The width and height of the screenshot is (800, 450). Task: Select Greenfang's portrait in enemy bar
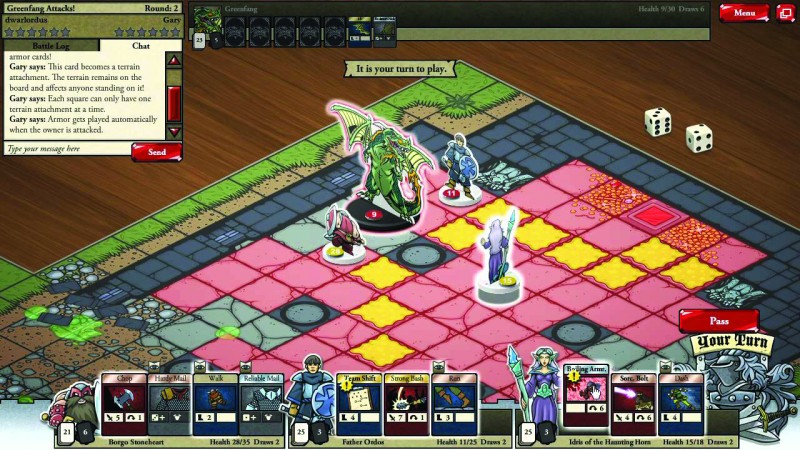pyautogui.click(x=206, y=20)
